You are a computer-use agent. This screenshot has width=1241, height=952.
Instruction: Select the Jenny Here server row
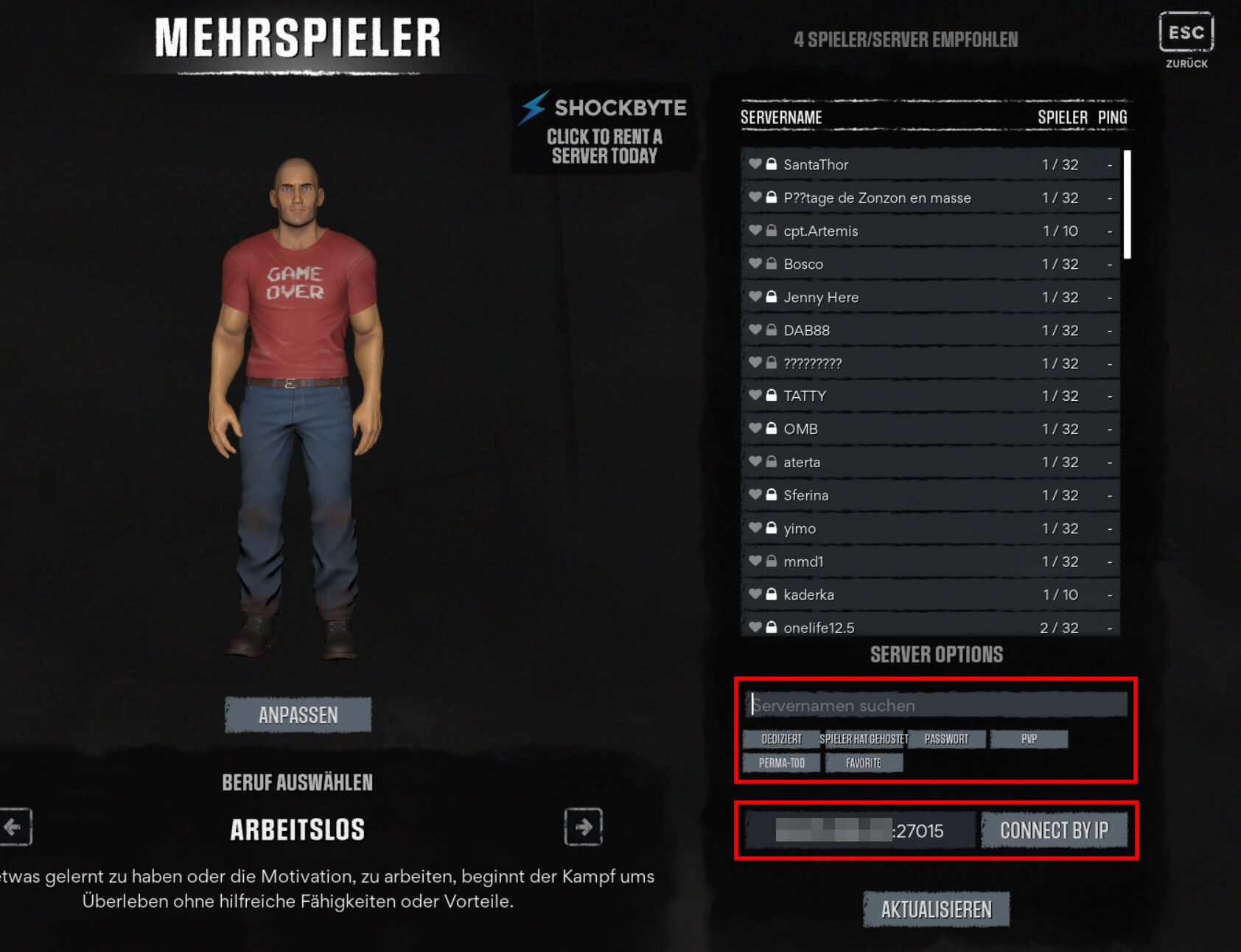[930, 298]
